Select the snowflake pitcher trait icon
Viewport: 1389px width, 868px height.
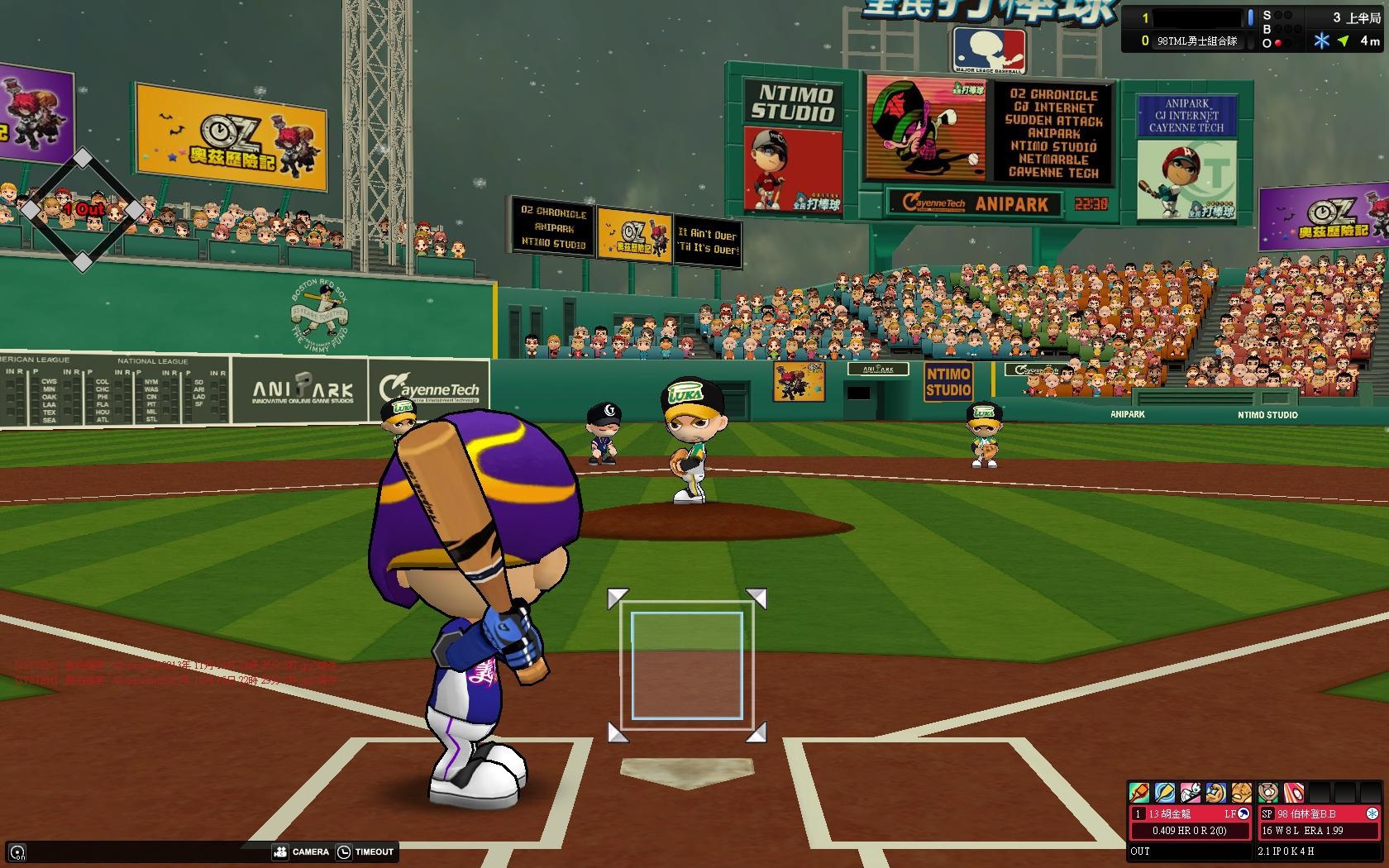[1372, 814]
